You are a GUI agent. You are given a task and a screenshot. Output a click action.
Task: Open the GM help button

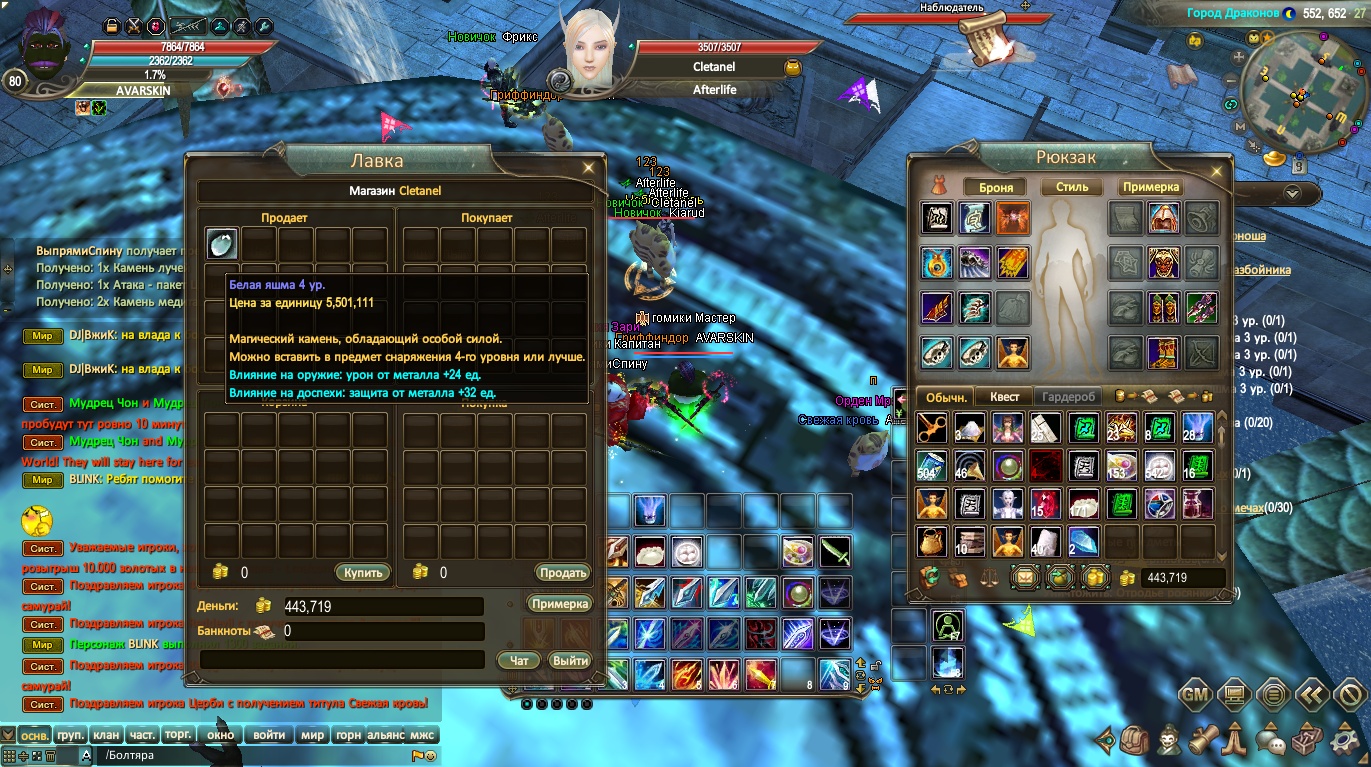pyautogui.click(x=1196, y=694)
